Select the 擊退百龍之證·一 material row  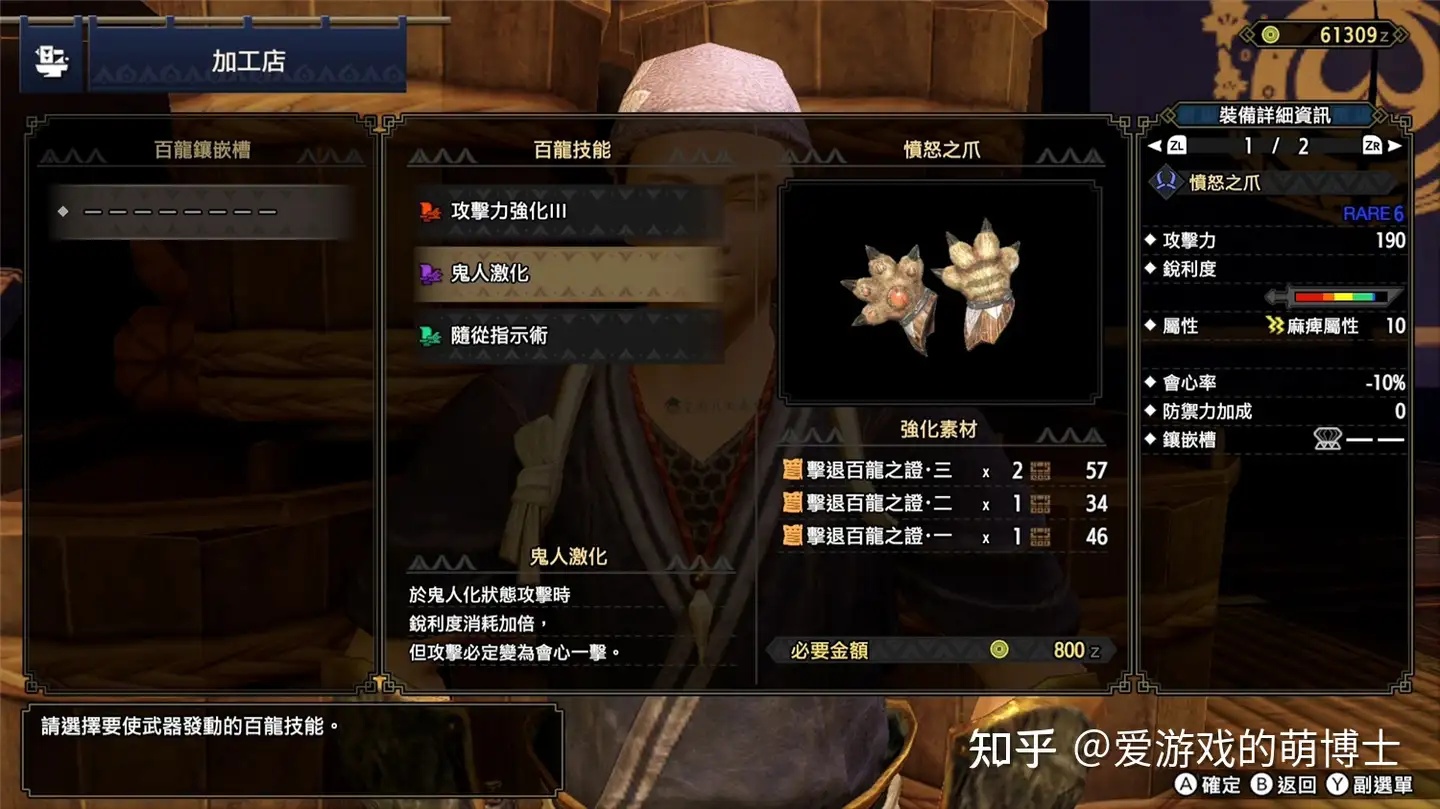coord(944,537)
